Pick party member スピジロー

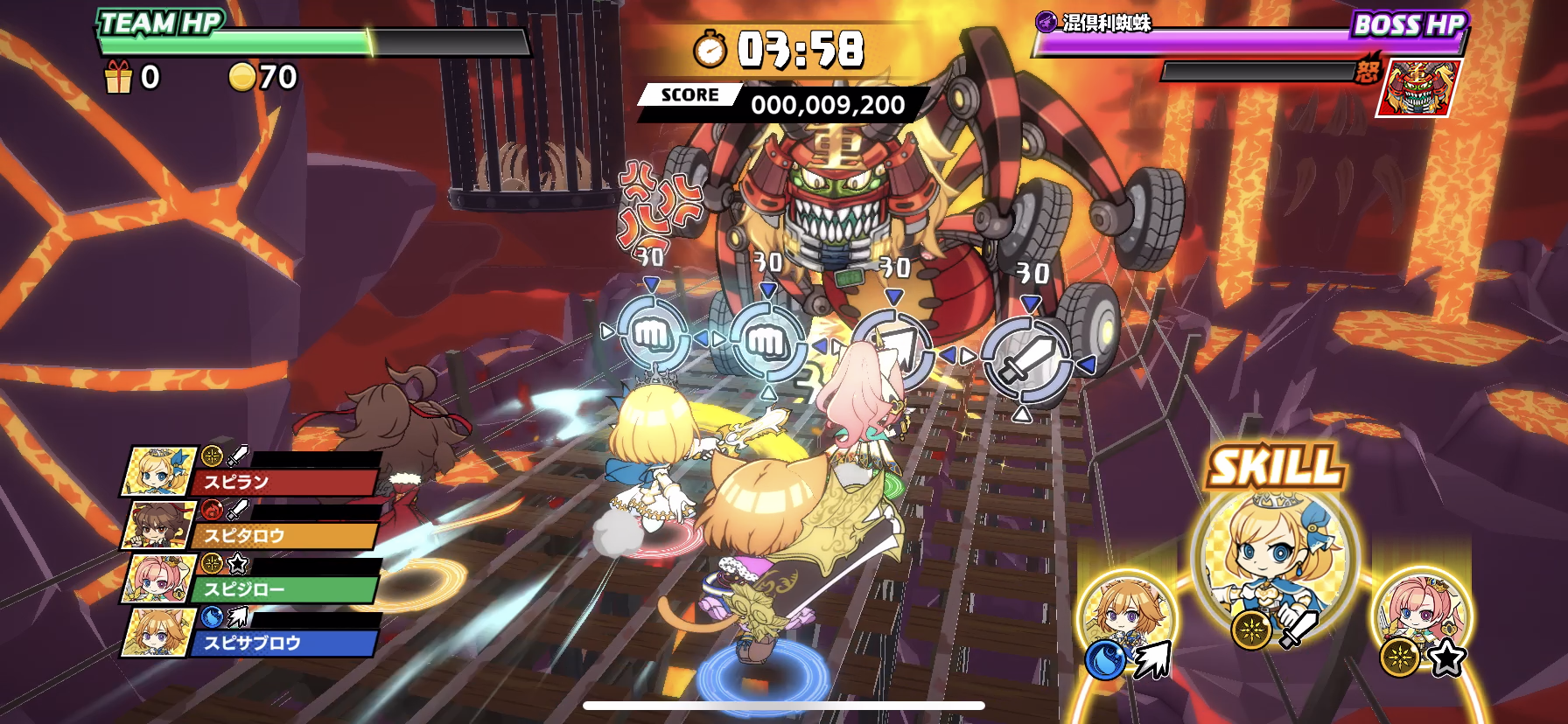point(251,581)
